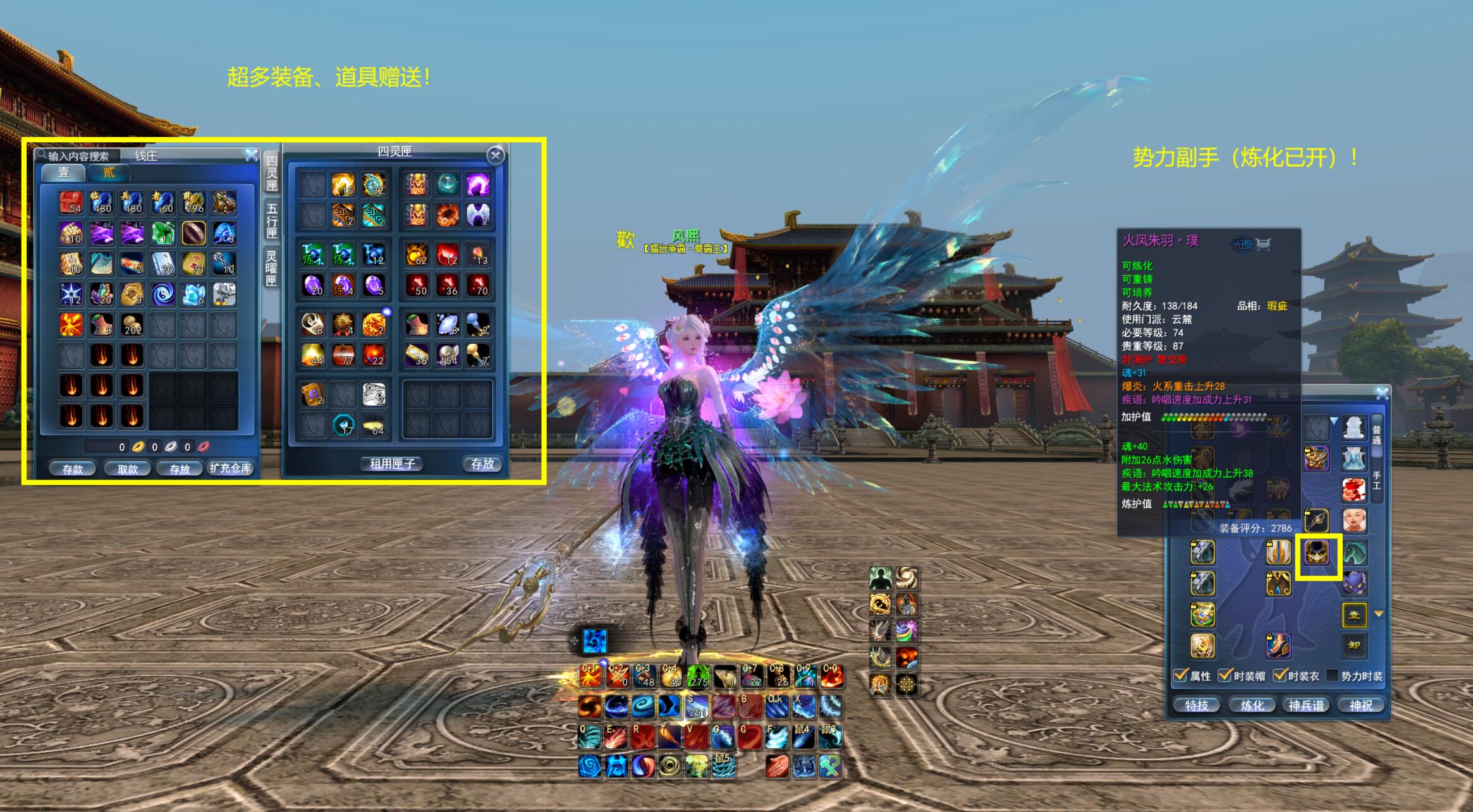This screenshot has height=812, width=1473.
Task: Open the 五行匣 side tab
Action: click(272, 219)
